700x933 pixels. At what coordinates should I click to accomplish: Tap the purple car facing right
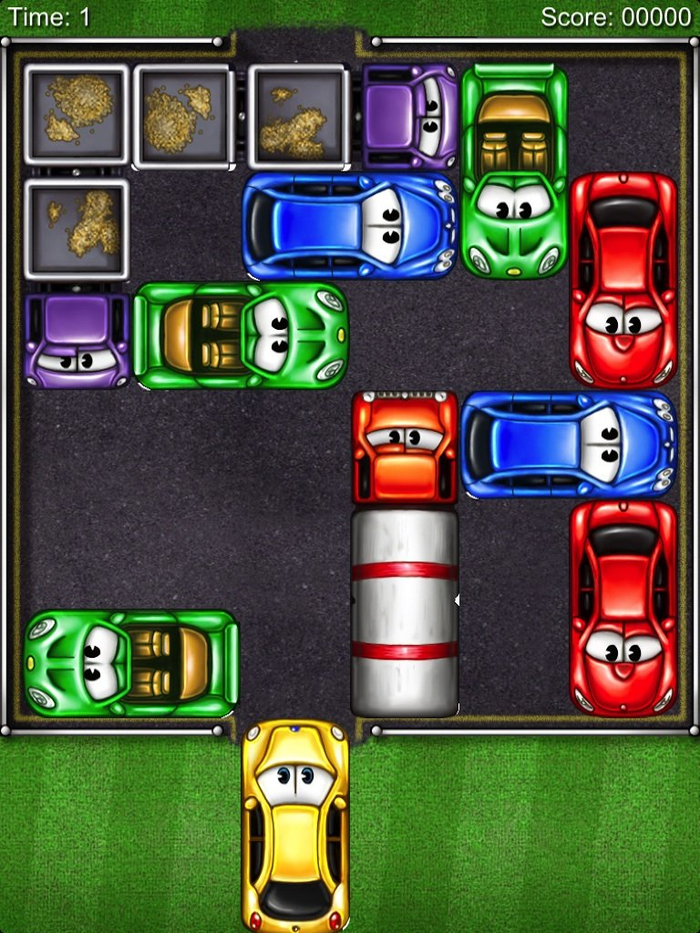coord(410,115)
